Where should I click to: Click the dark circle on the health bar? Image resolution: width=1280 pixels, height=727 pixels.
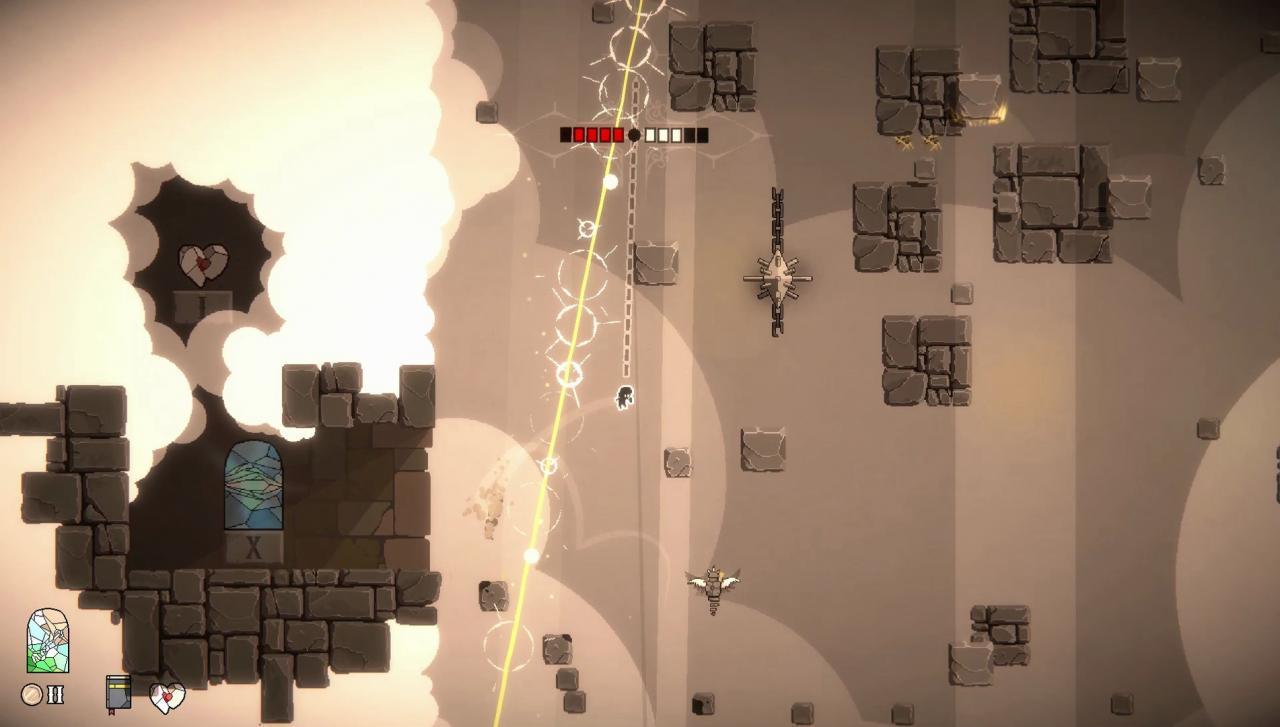pos(634,134)
